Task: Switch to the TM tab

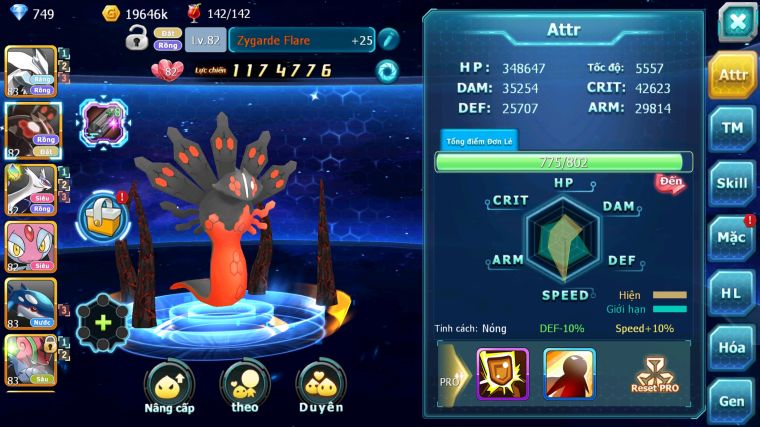Action: pyautogui.click(x=733, y=128)
